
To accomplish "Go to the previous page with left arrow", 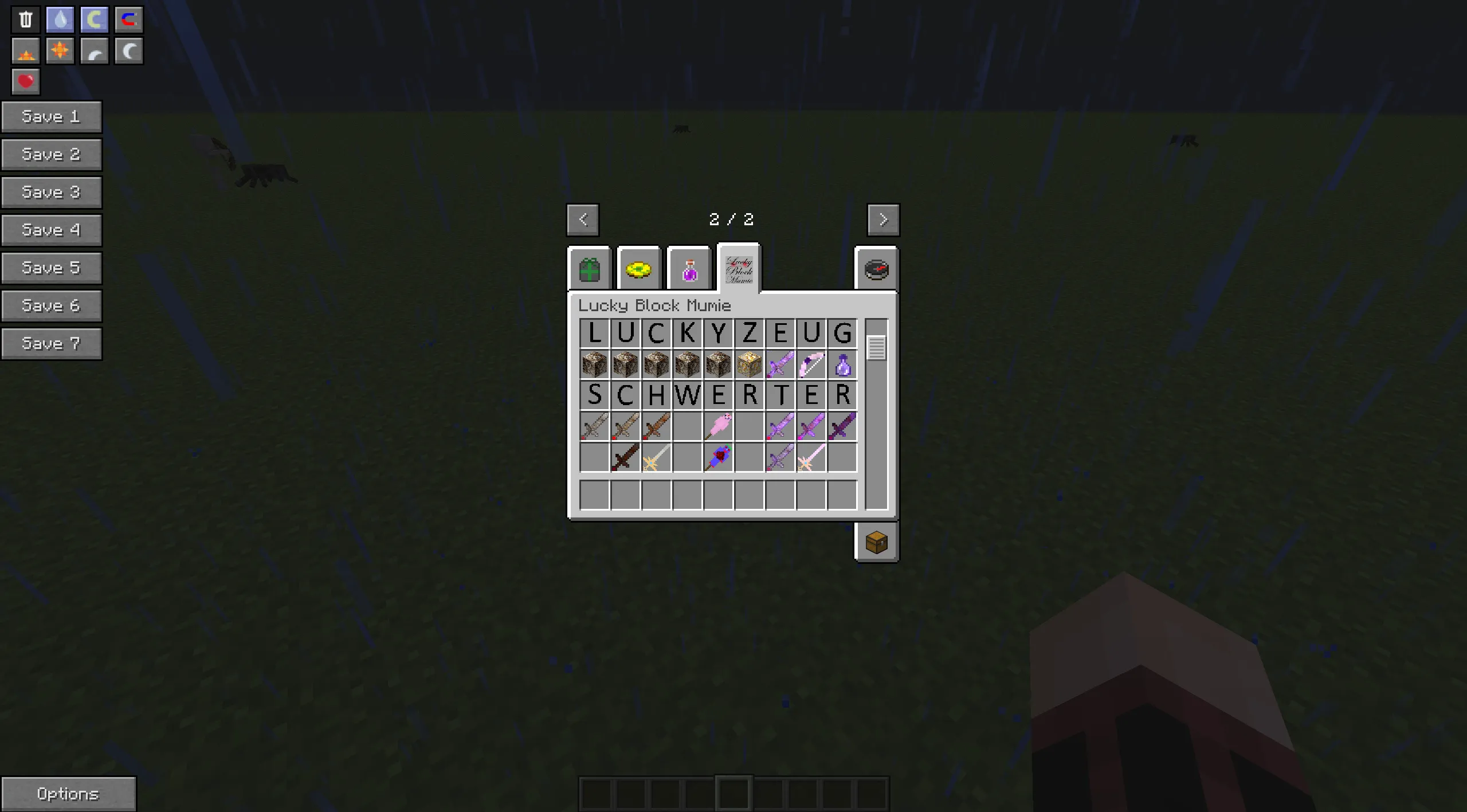I will click(583, 219).
